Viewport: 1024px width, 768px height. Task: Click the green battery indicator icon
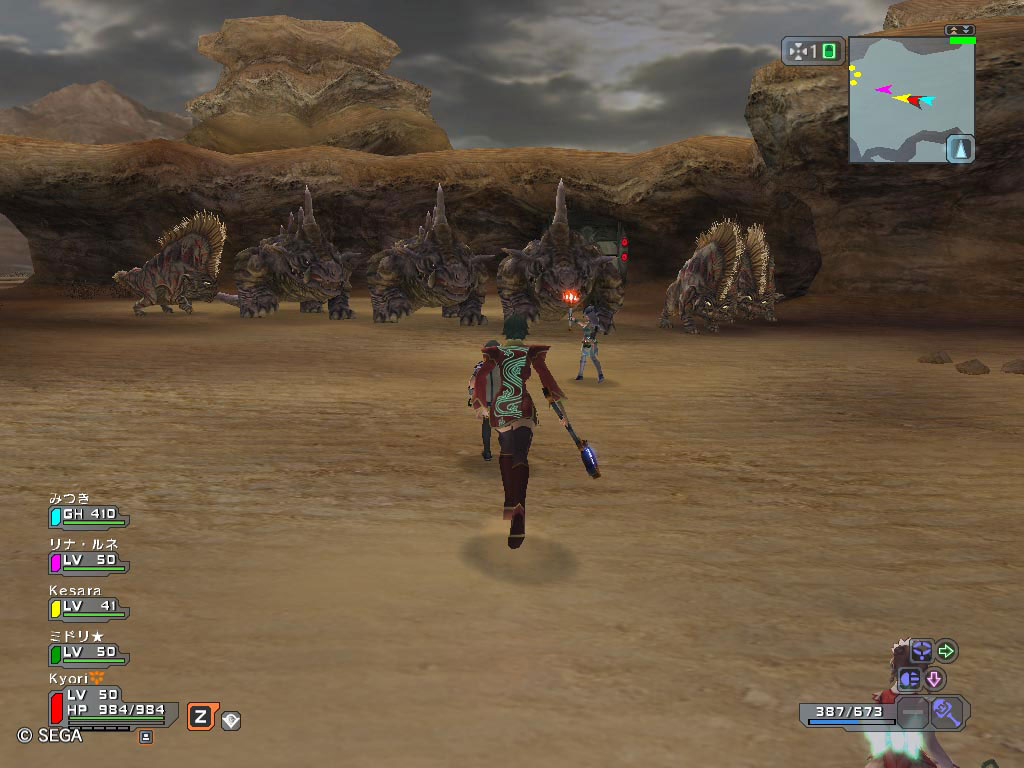point(830,51)
